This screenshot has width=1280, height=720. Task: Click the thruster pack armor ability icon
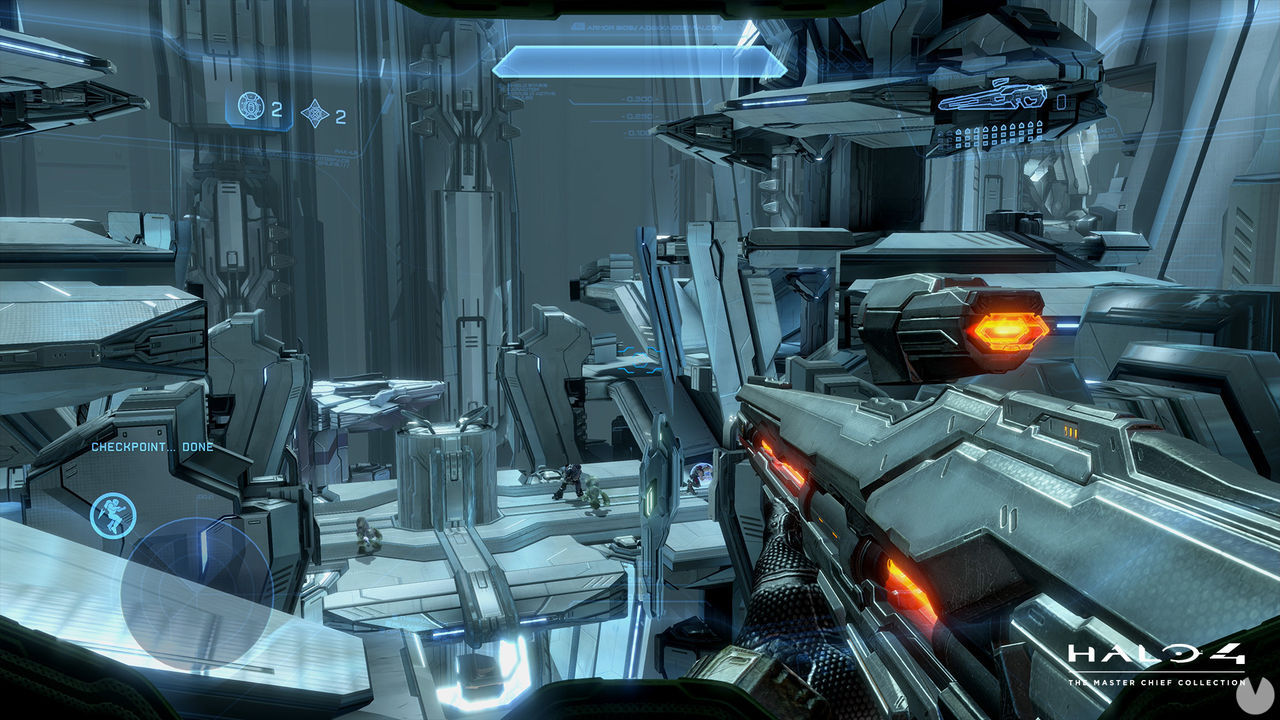tap(111, 513)
